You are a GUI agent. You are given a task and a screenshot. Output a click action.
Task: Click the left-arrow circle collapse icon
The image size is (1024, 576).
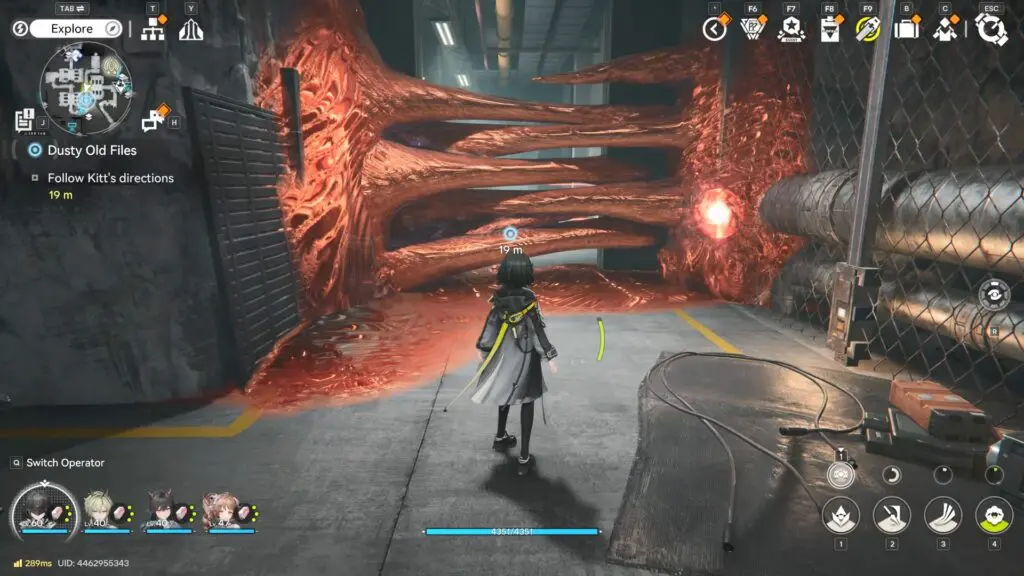pos(715,29)
